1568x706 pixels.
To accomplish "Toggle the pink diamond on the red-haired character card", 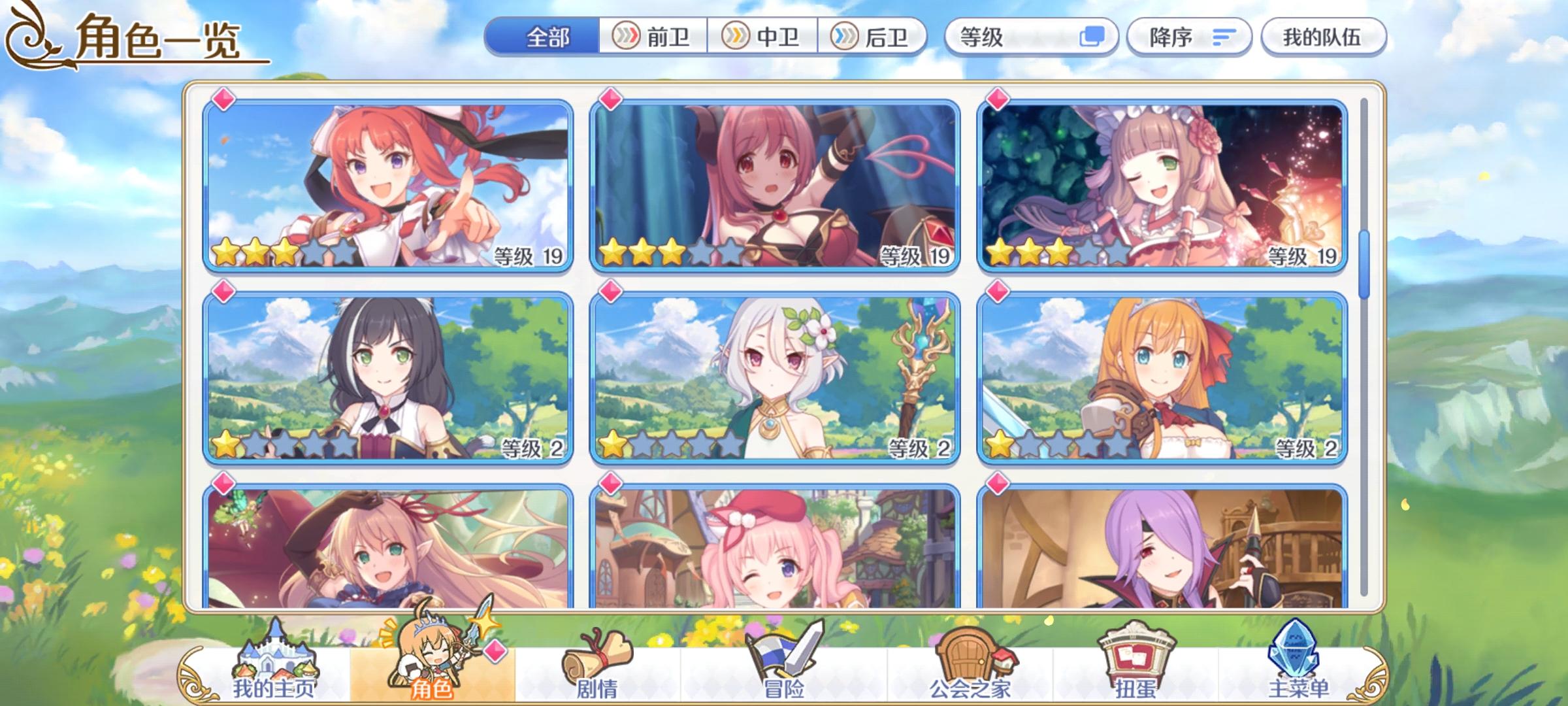I will tap(223, 99).
